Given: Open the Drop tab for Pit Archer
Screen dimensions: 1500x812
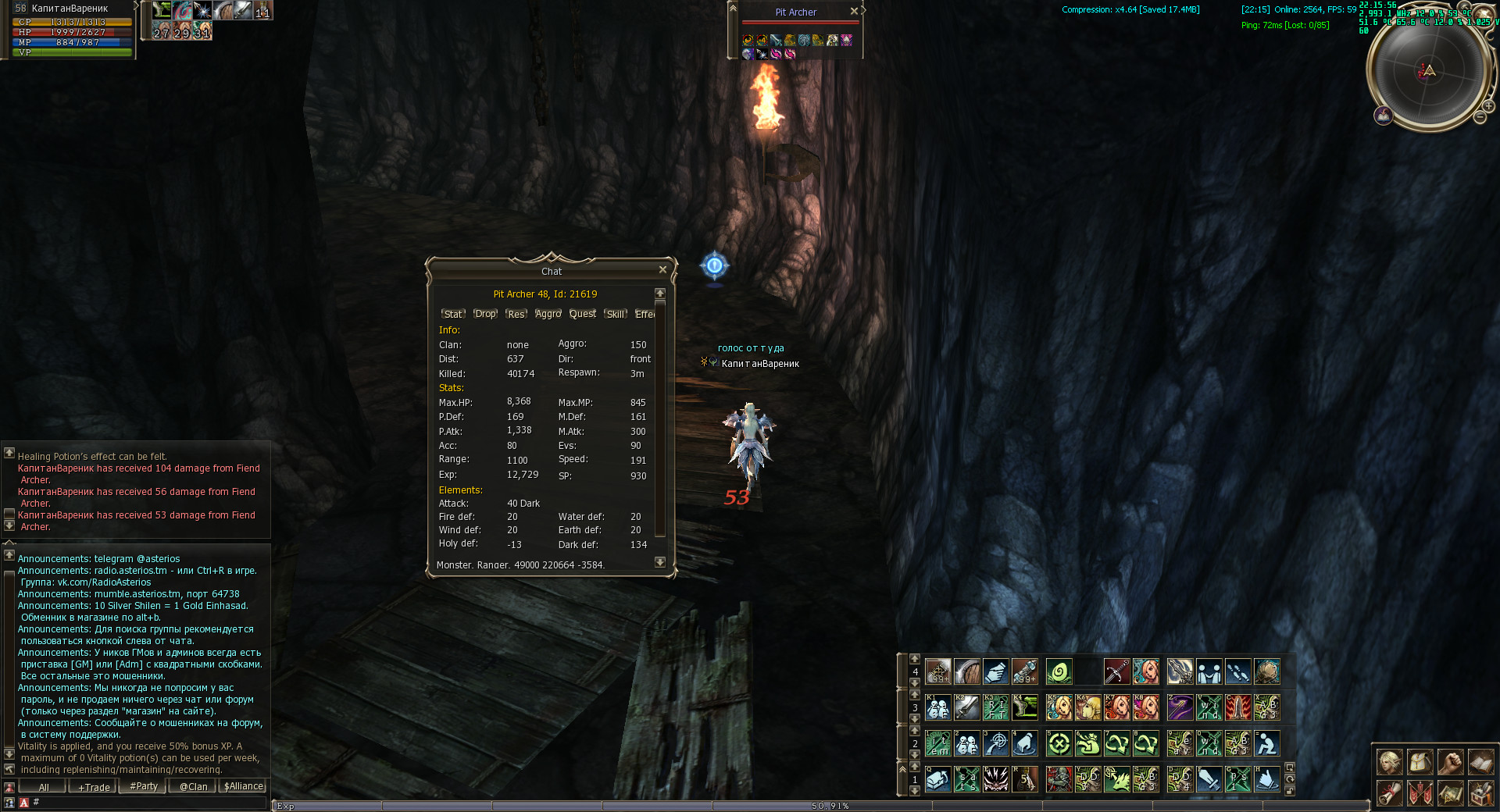Looking at the screenshot, I should (x=485, y=314).
